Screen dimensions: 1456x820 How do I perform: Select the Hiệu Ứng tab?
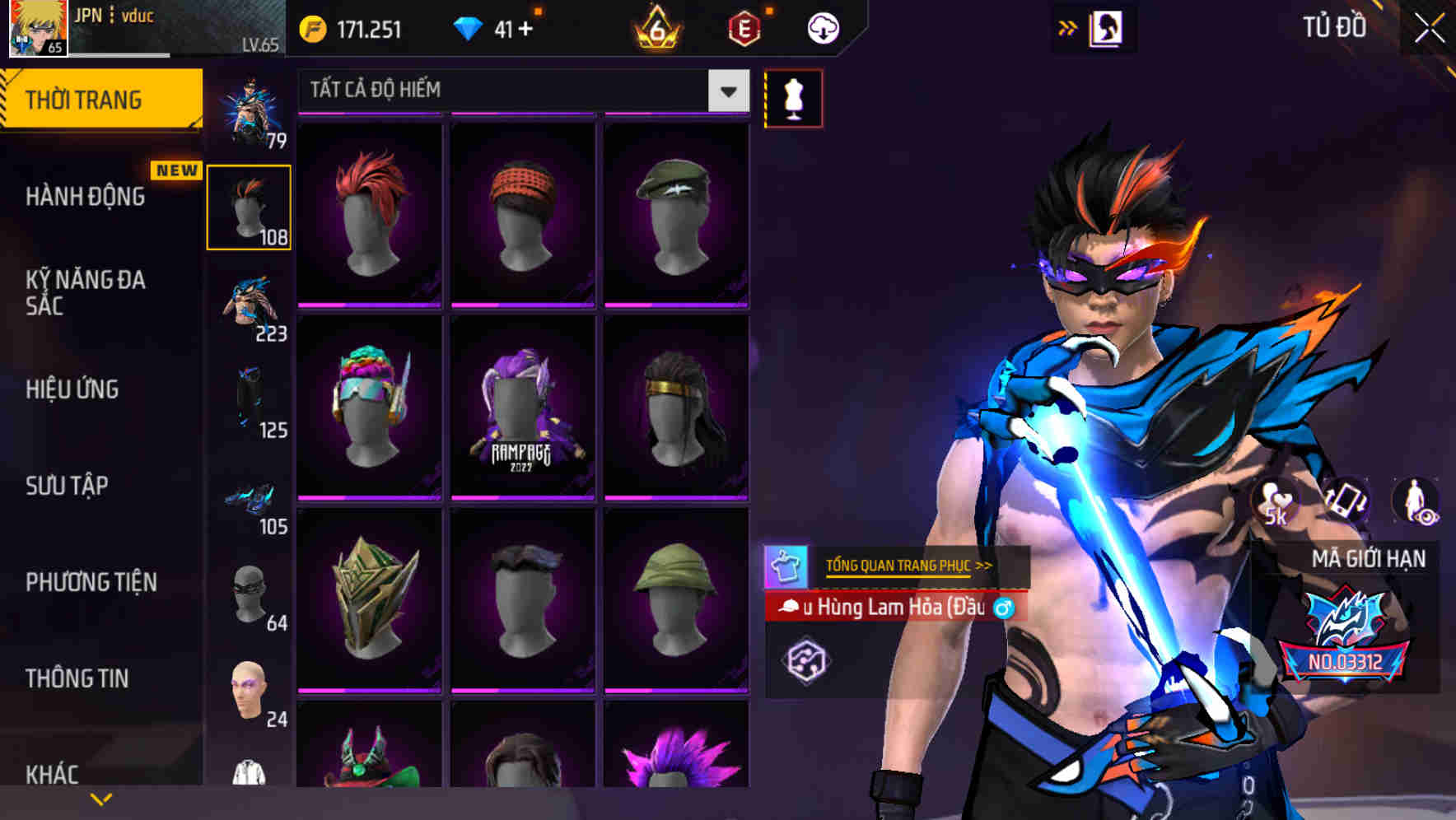[72, 389]
